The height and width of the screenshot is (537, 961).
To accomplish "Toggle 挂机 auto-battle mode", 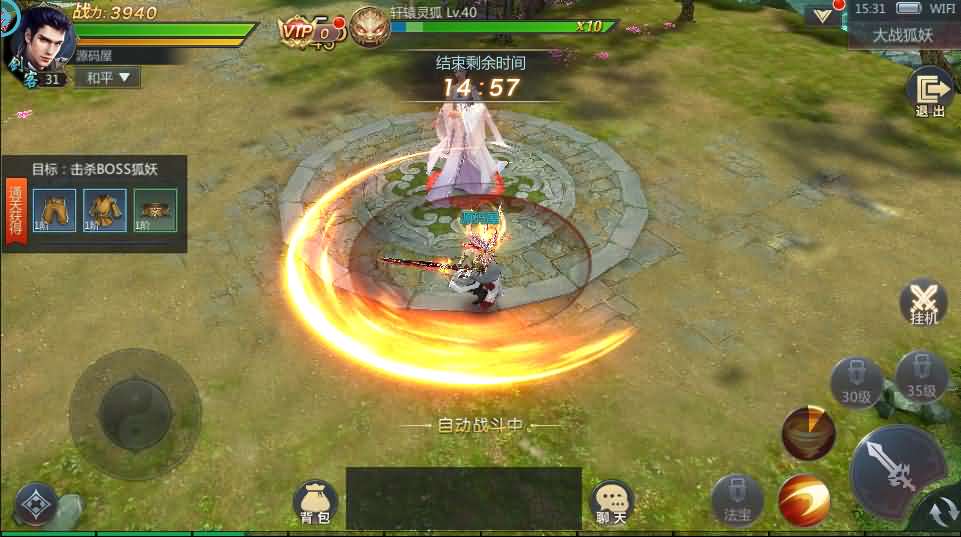I will (x=924, y=301).
